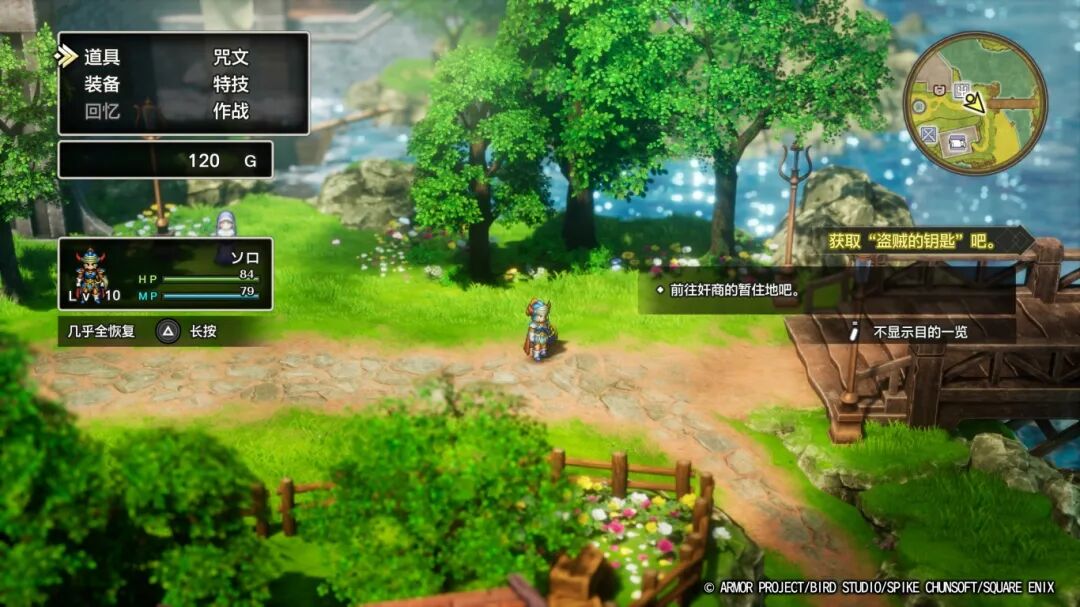Screen dimensions: 1080x607
Task: Toggle 不显示目的一览 to hide objectives
Action: coord(919,331)
